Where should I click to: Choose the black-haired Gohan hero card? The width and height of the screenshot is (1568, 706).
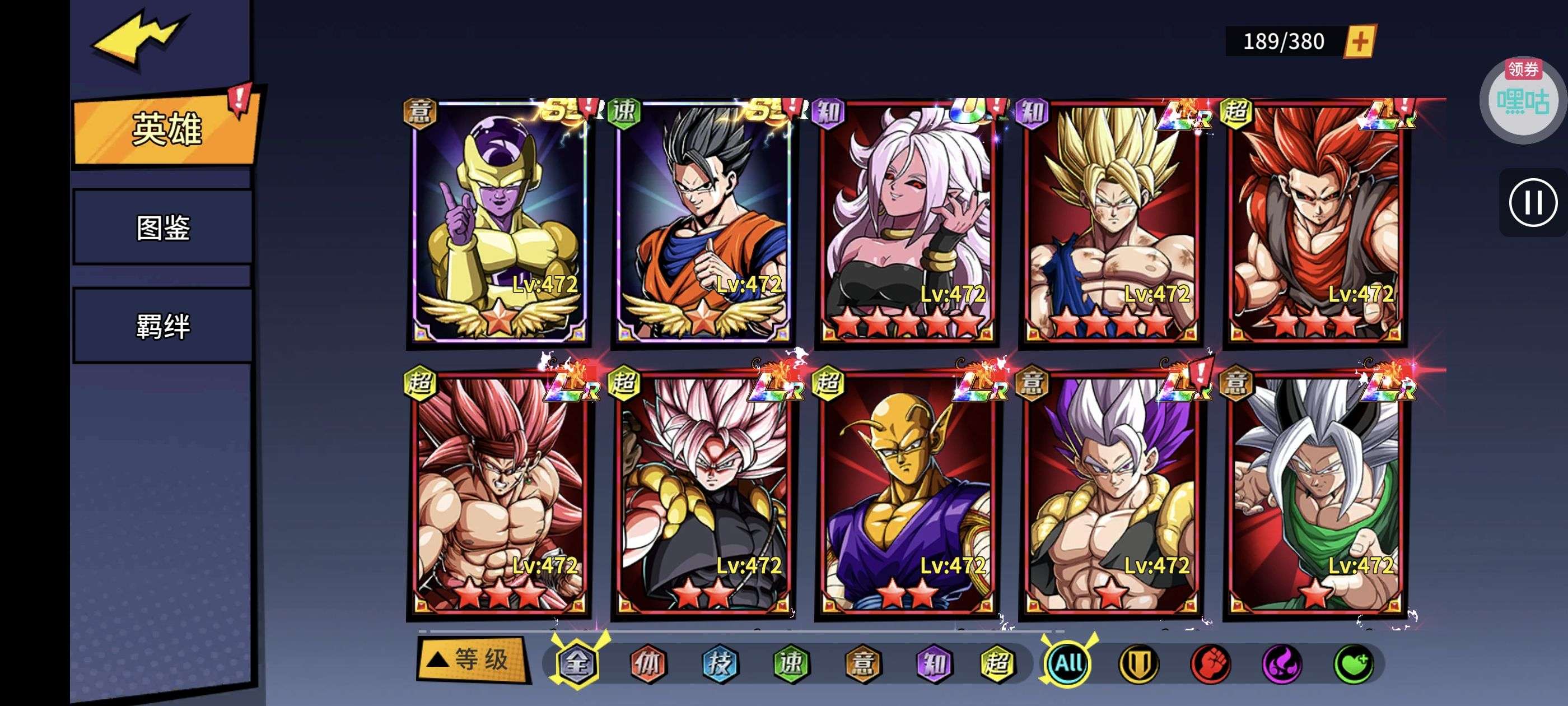pos(702,222)
